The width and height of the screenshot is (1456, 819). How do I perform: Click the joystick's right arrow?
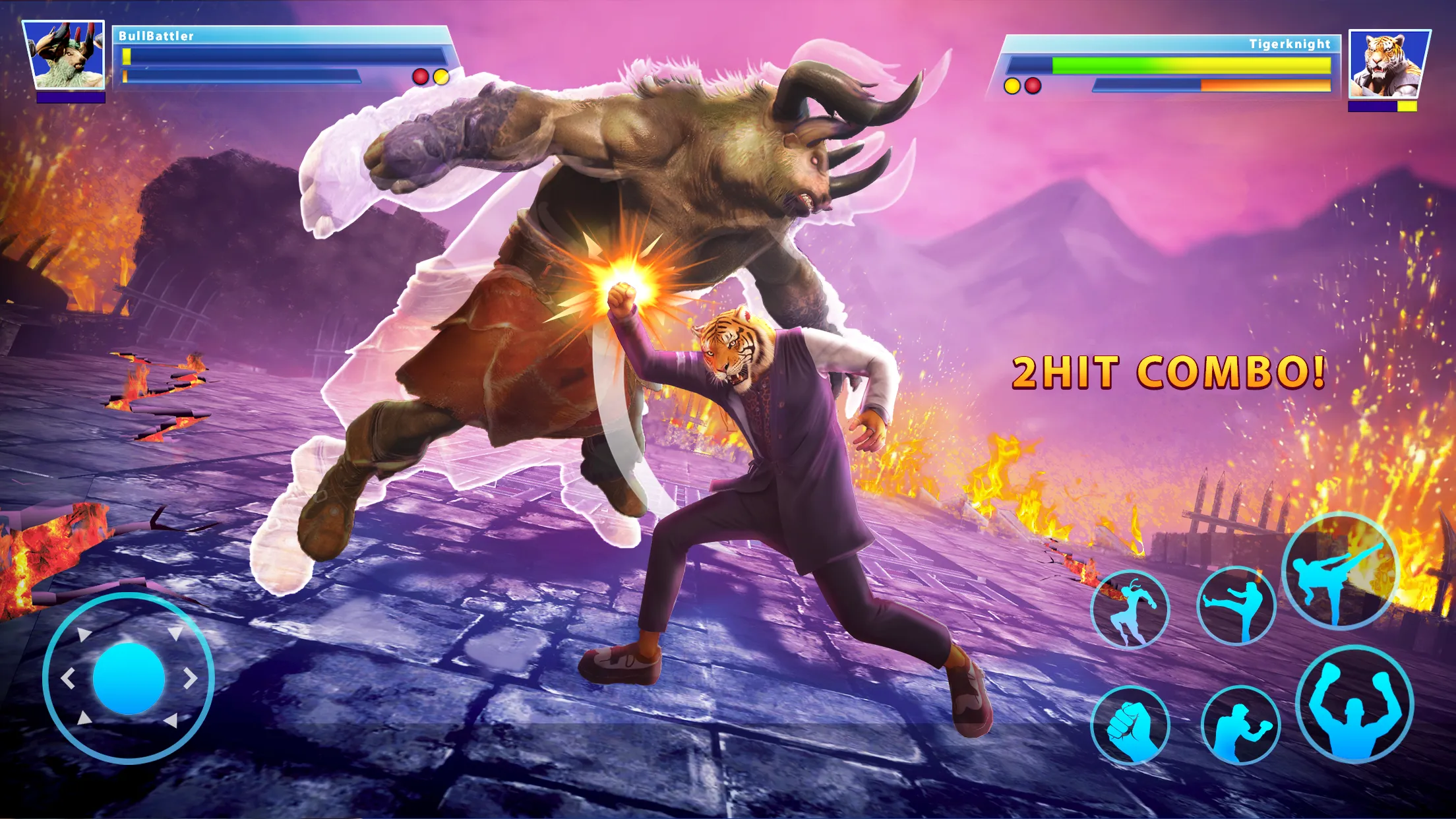pos(191,679)
